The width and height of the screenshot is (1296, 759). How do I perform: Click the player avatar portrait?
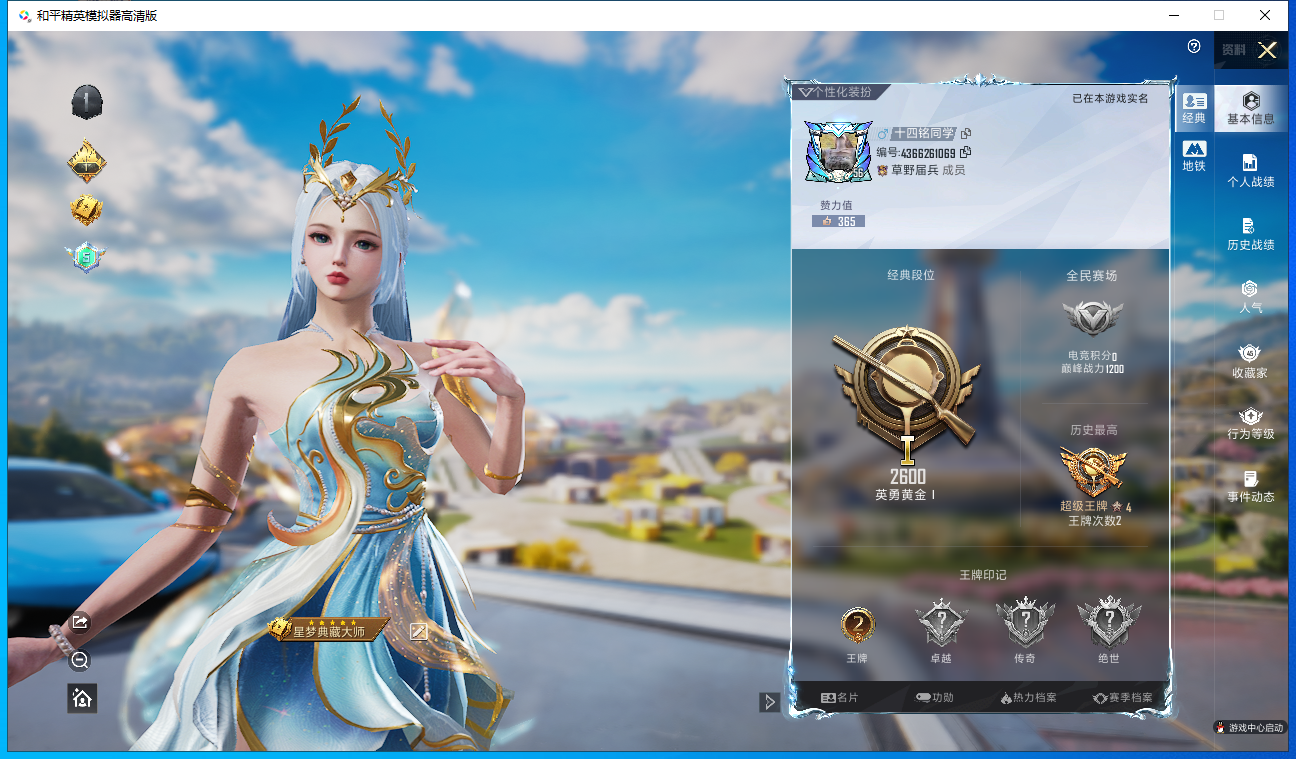[x=834, y=152]
